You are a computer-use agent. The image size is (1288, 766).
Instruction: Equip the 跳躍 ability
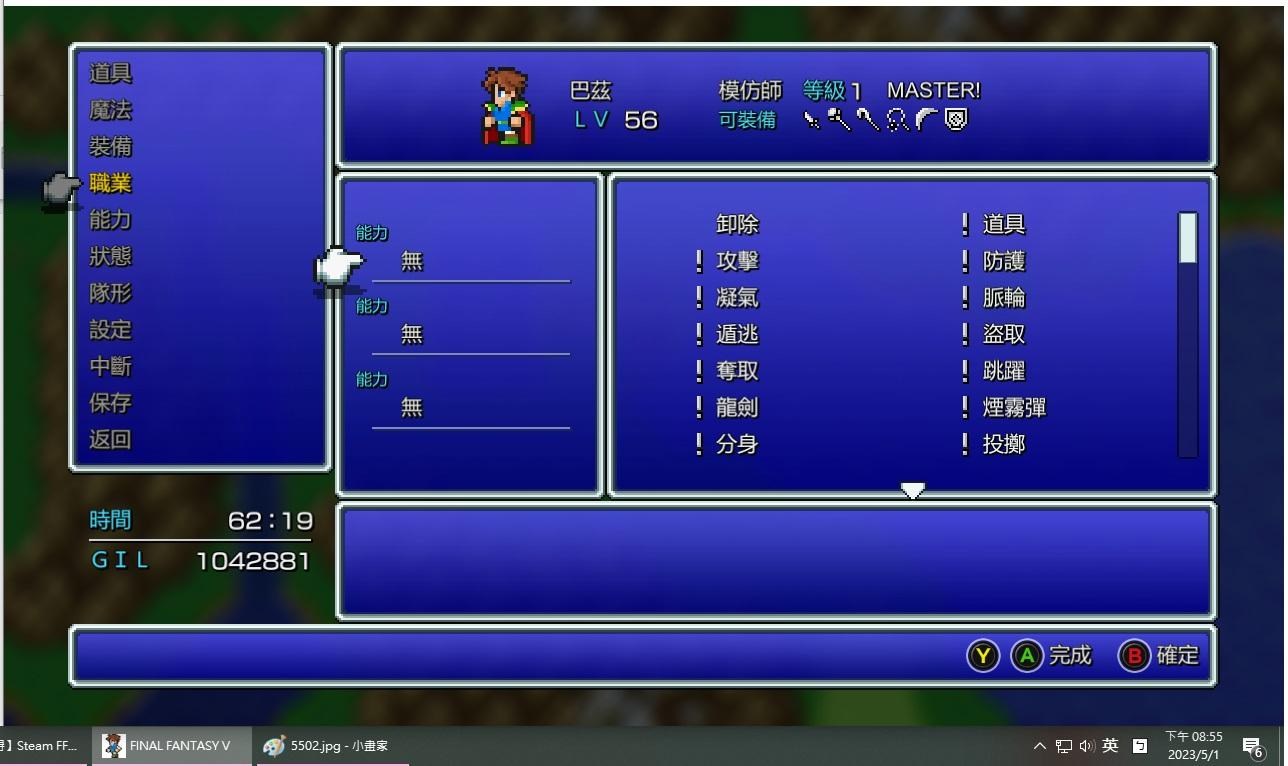[x=1003, y=371]
